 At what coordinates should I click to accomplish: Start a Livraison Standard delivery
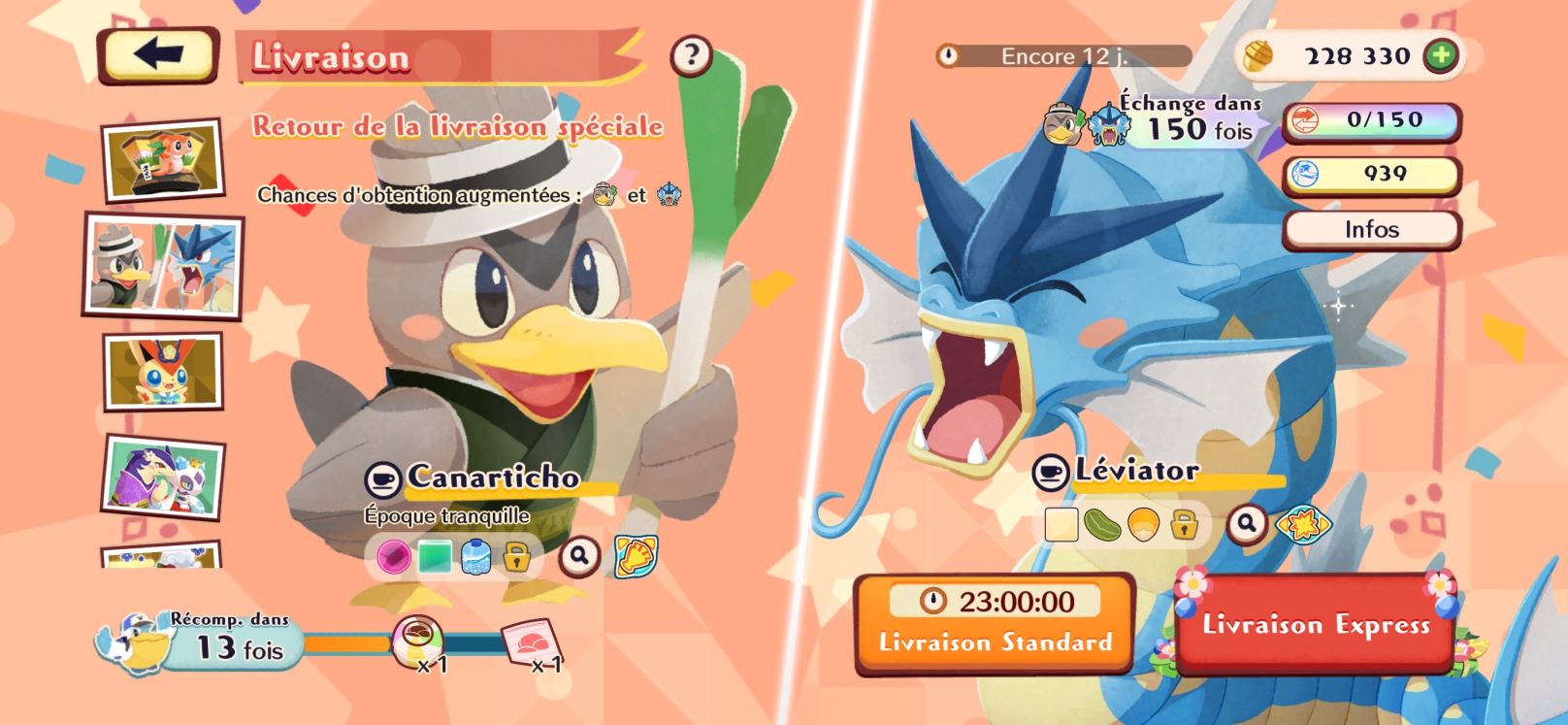point(995,622)
